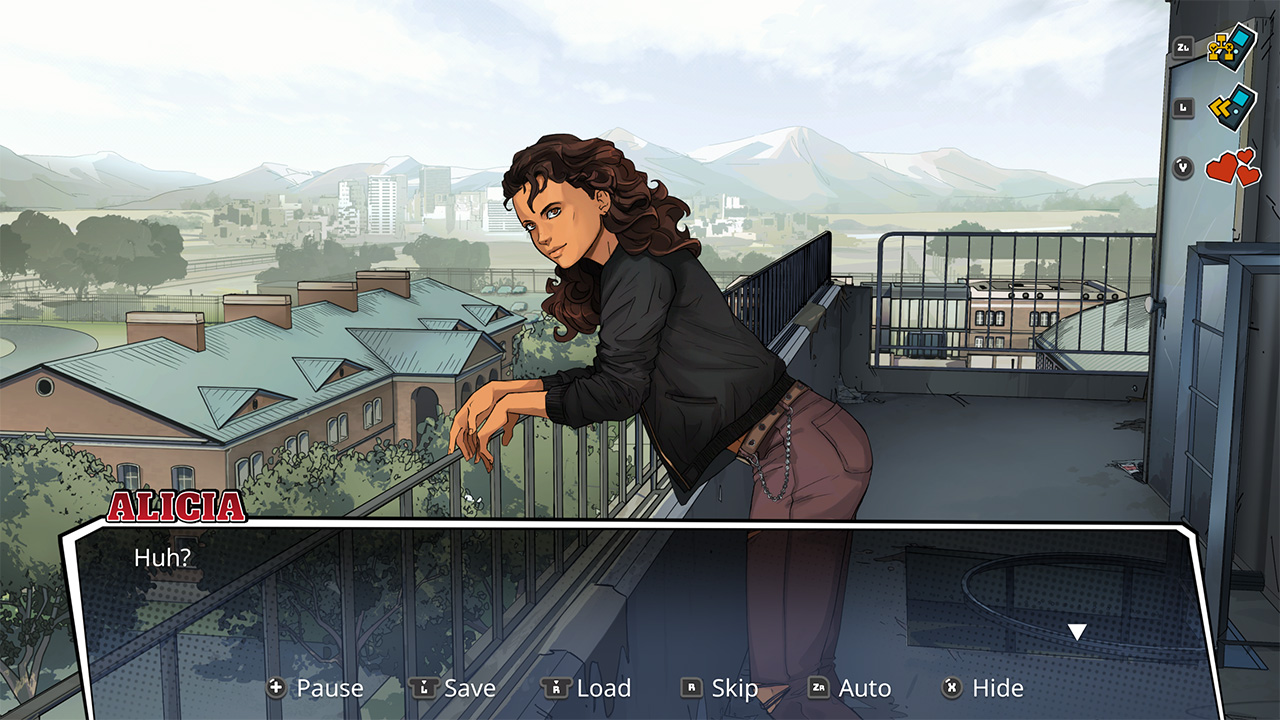Click the ZA button prompt beside Auto
This screenshot has width=1280, height=720.
pos(817,688)
